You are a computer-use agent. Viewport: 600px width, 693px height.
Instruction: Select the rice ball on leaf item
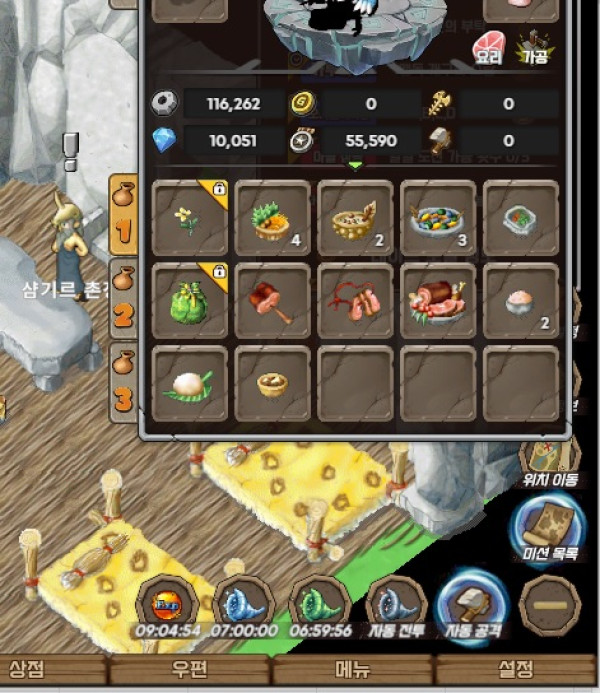(191, 384)
